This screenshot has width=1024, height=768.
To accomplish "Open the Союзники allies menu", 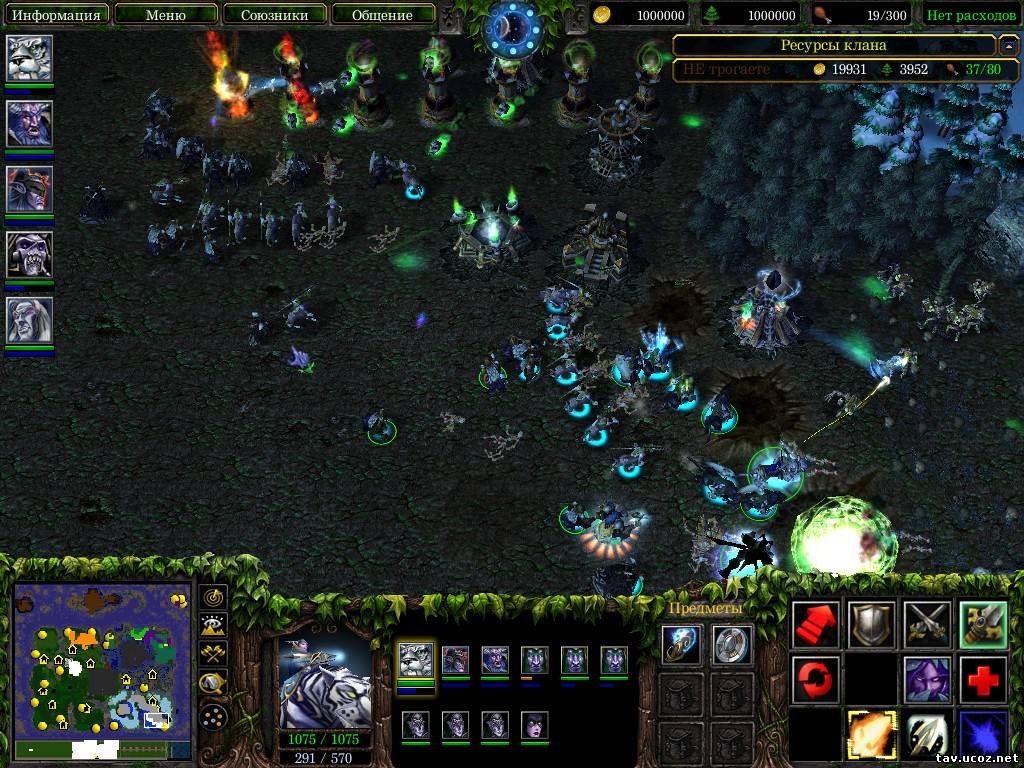I will (274, 15).
